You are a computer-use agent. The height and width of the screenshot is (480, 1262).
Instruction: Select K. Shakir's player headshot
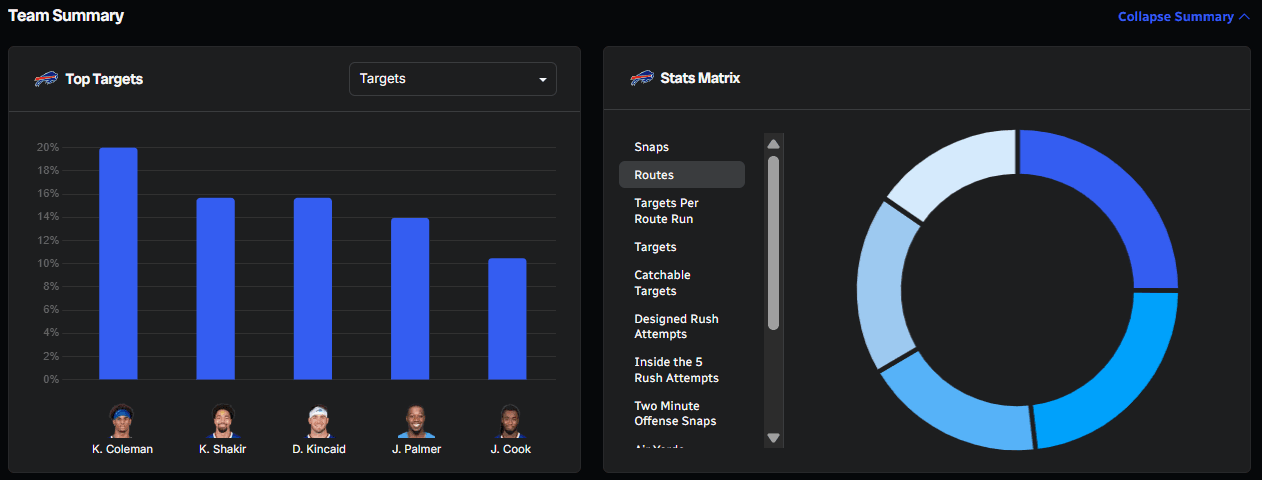[x=222, y=421]
